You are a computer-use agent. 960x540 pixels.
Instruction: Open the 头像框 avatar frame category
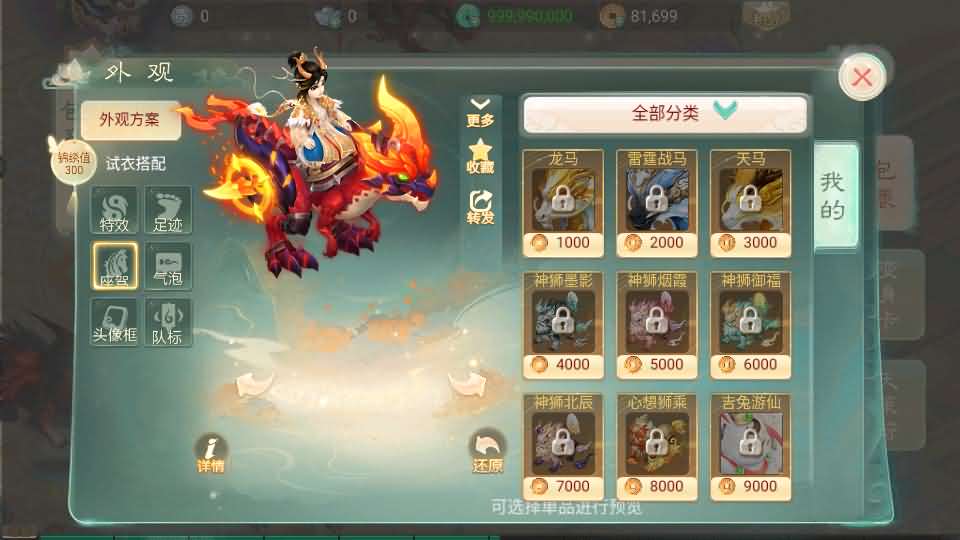[114, 323]
